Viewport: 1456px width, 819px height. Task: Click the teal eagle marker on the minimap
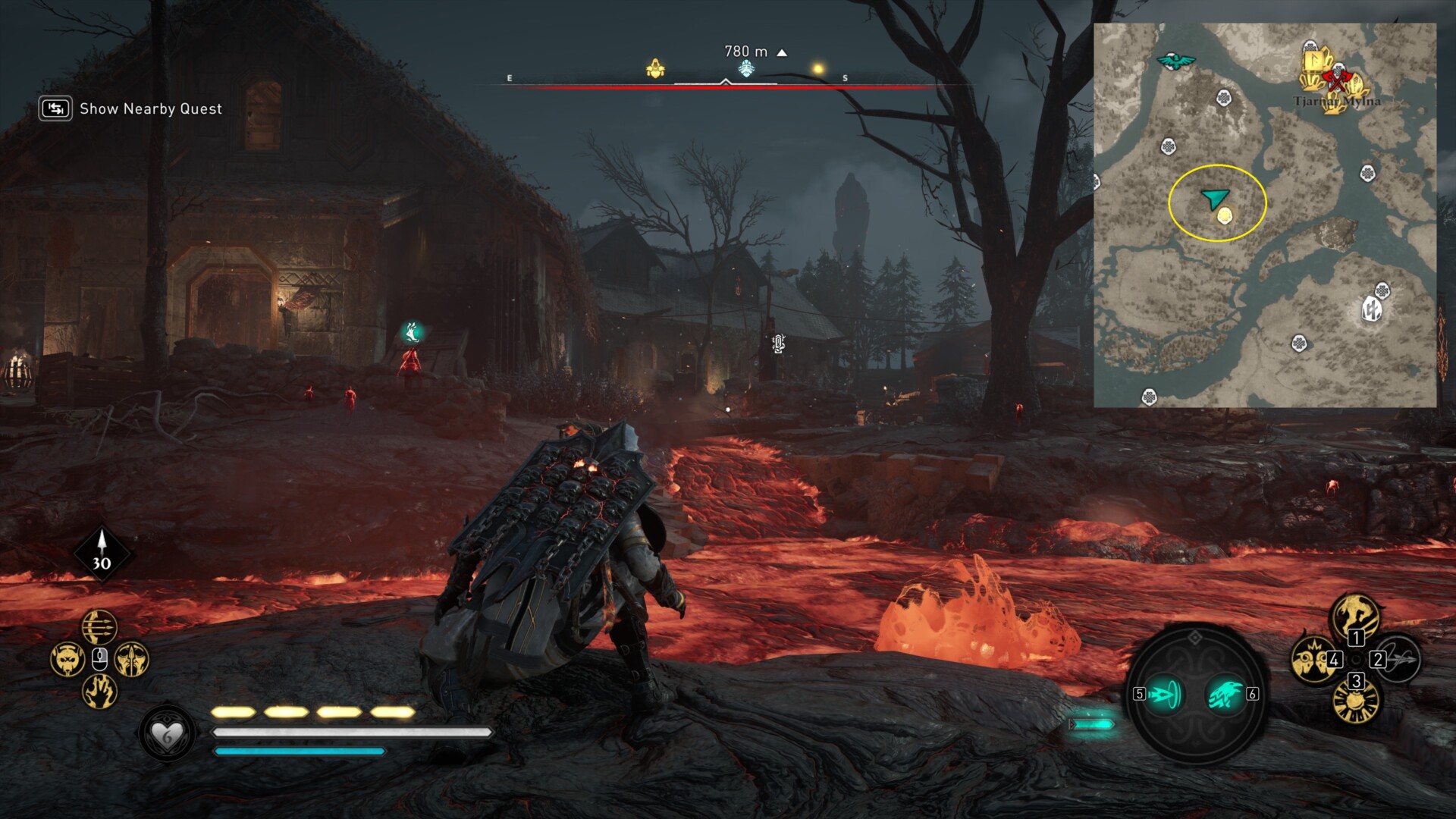[1176, 61]
